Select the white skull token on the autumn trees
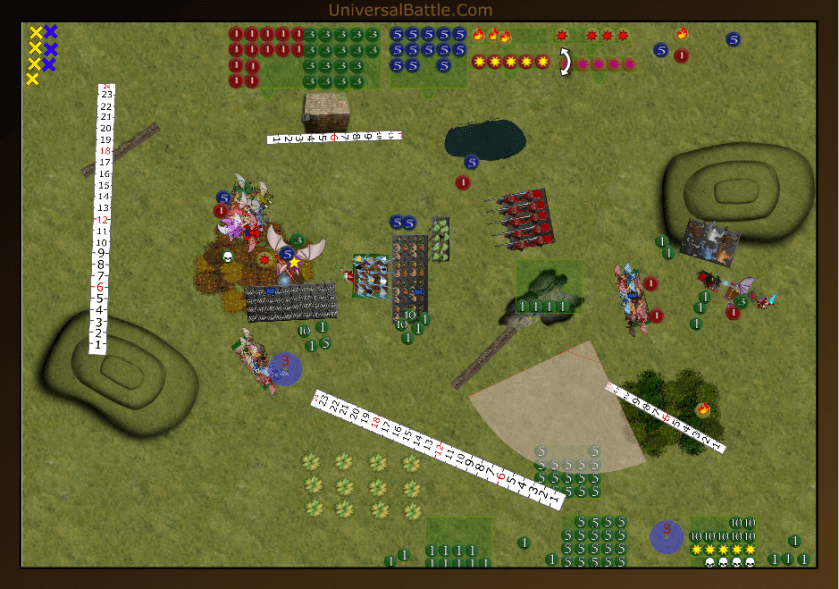The width and height of the screenshot is (839, 589). click(x=227, y=257)
